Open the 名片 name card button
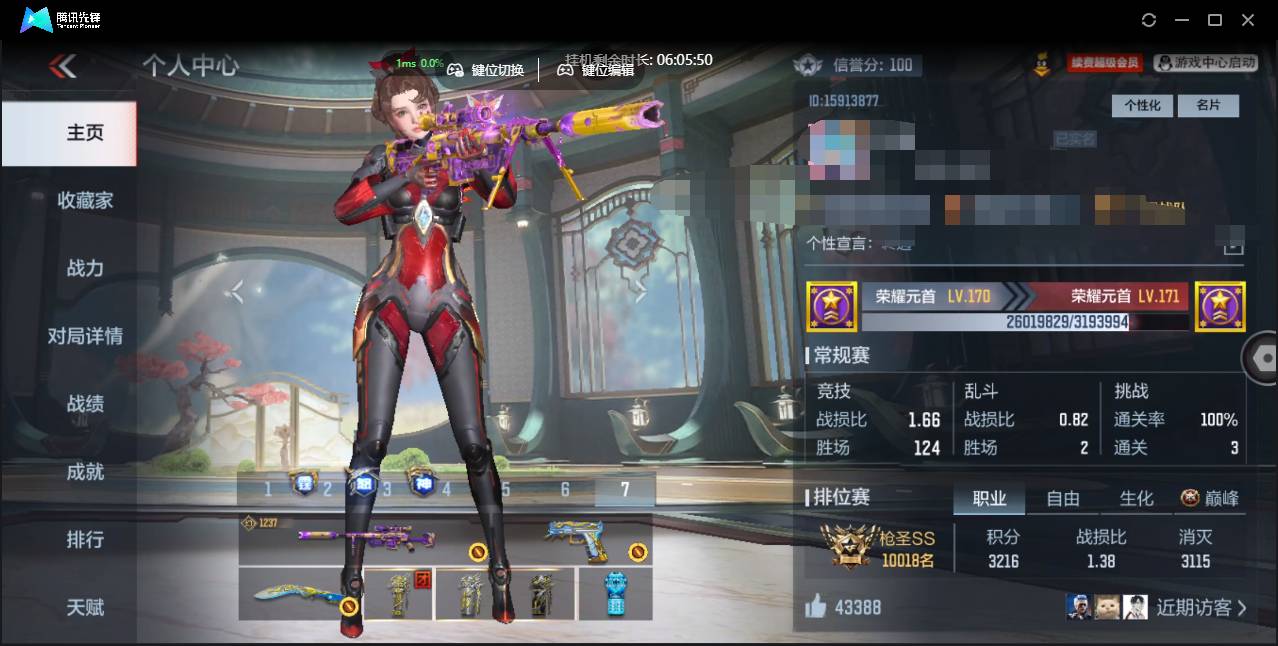 point(1208,105)
